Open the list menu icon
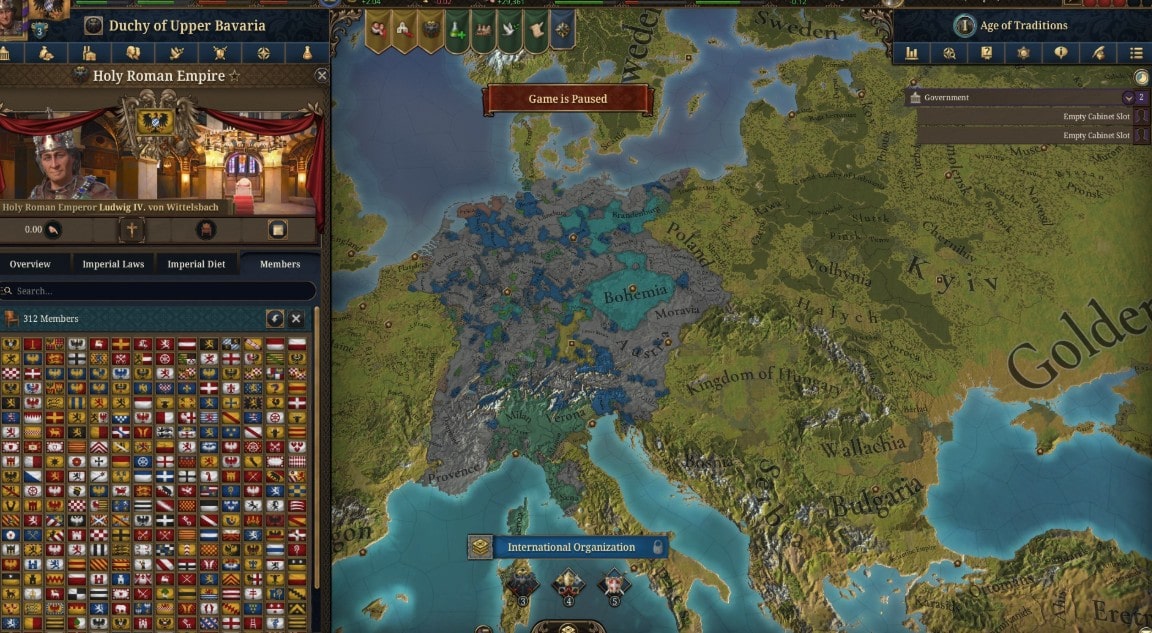The image size is (1152, 633). tap(1136, 53)
